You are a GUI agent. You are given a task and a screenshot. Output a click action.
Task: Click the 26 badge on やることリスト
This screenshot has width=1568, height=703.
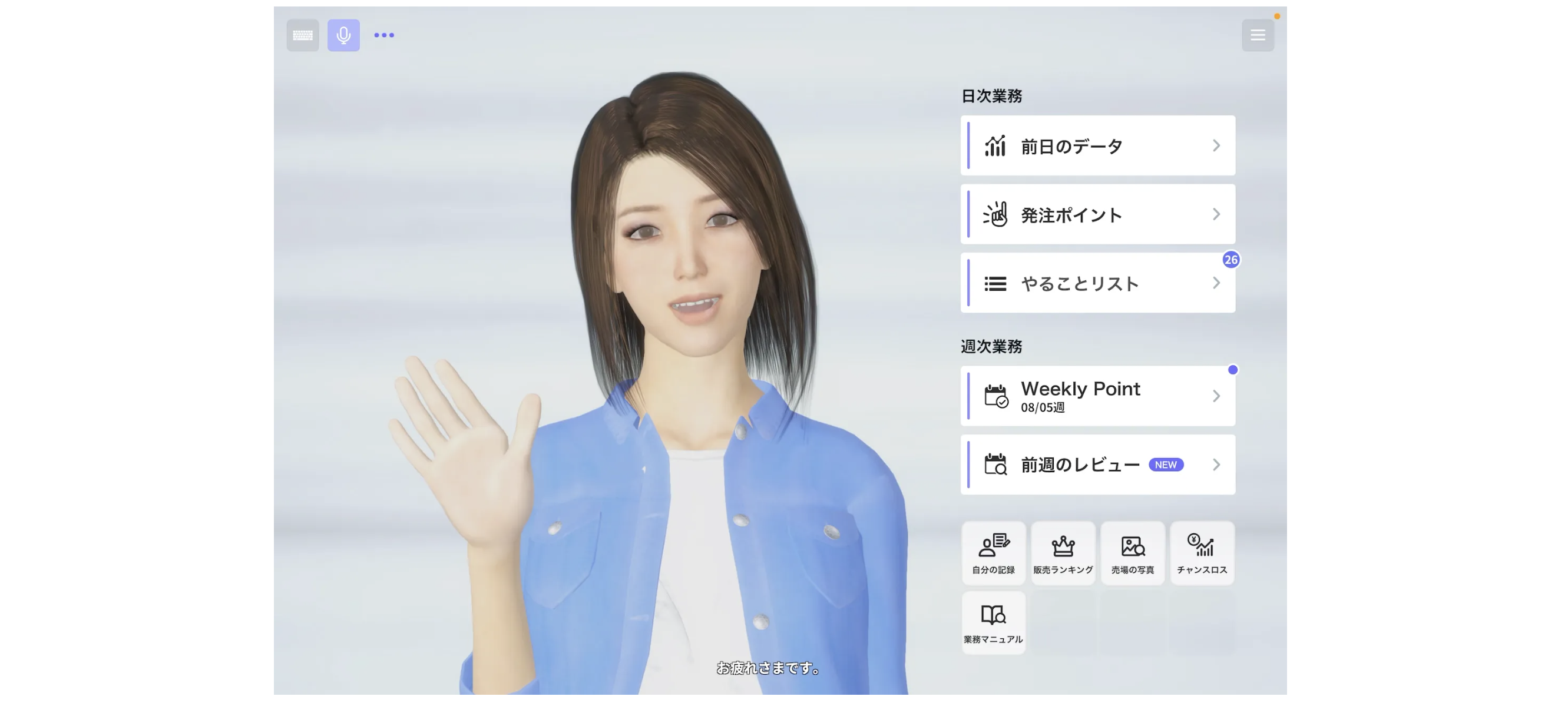(1232, 259)
